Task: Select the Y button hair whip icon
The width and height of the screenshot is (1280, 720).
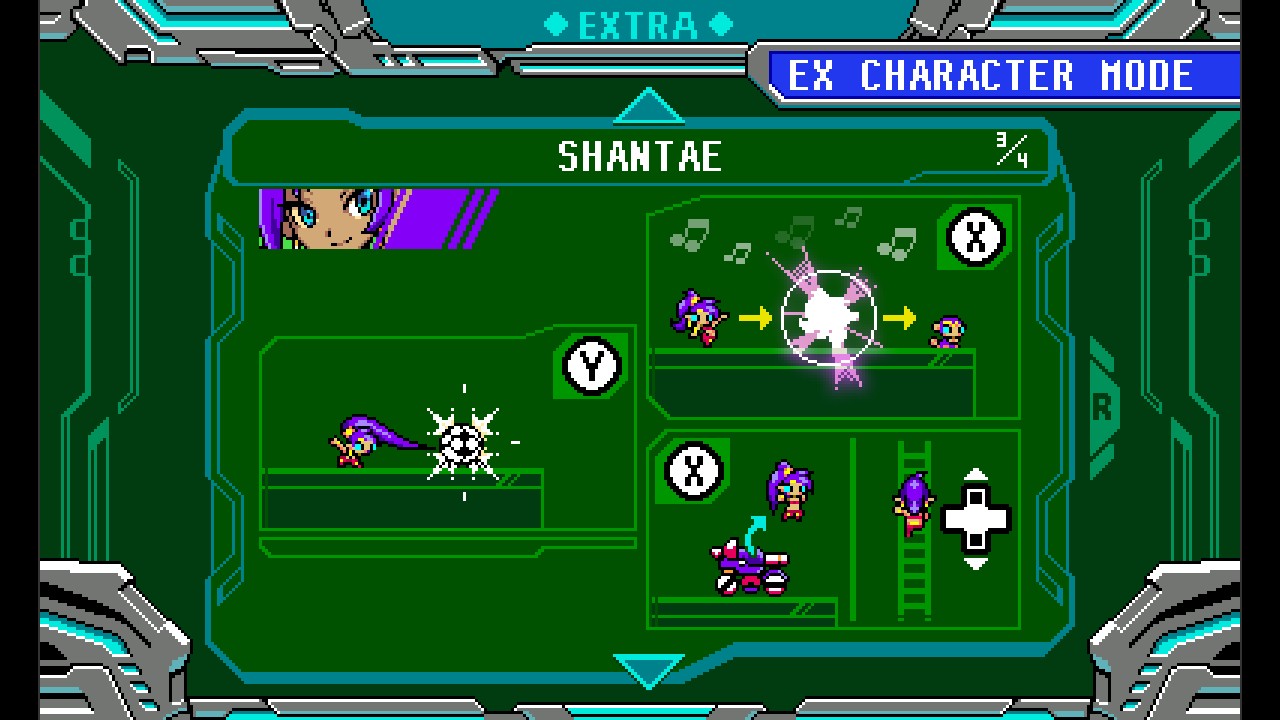Action: point(589,365)
